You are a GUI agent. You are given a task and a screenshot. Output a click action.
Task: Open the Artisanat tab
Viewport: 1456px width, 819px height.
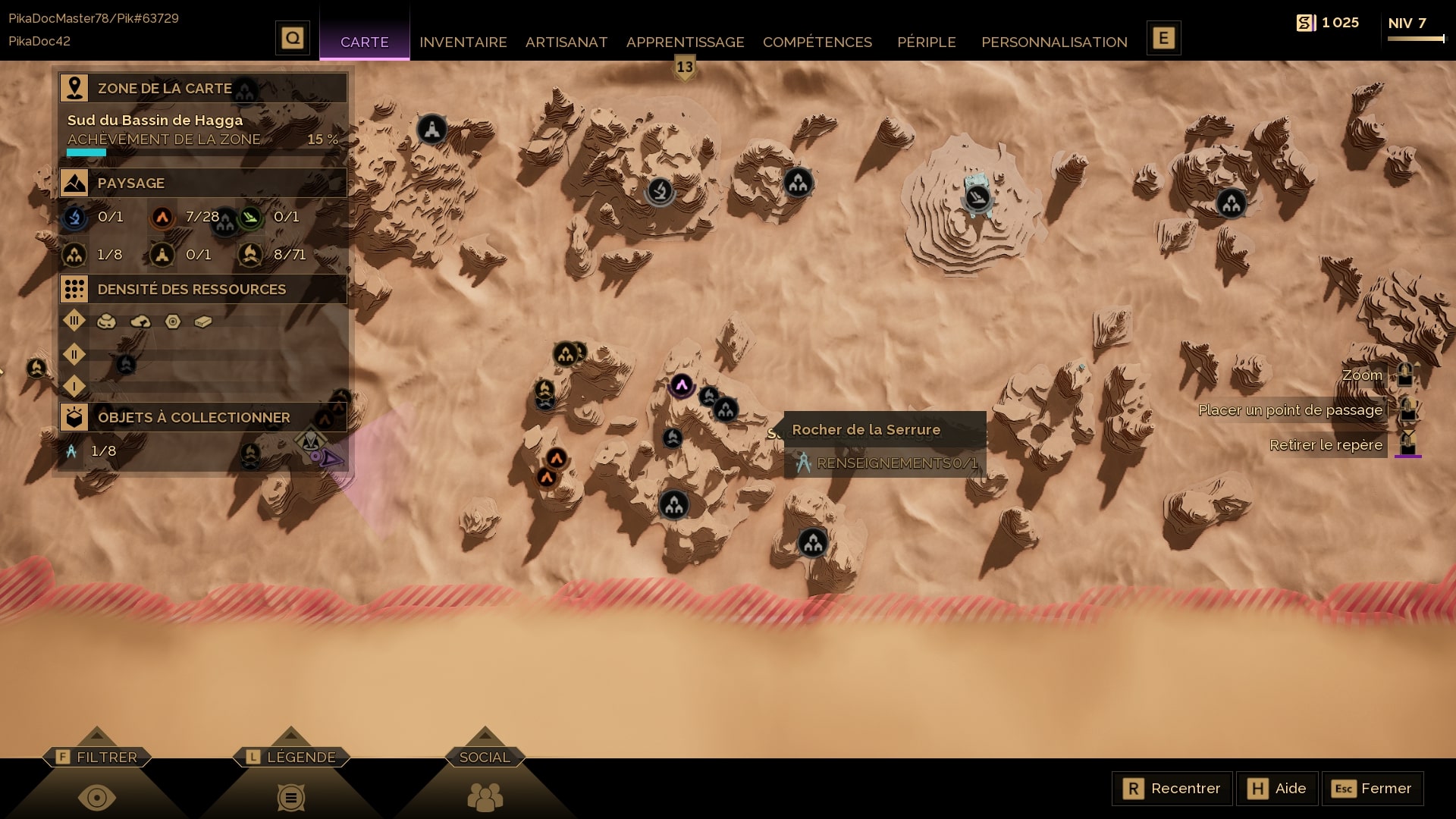point(566,42)
